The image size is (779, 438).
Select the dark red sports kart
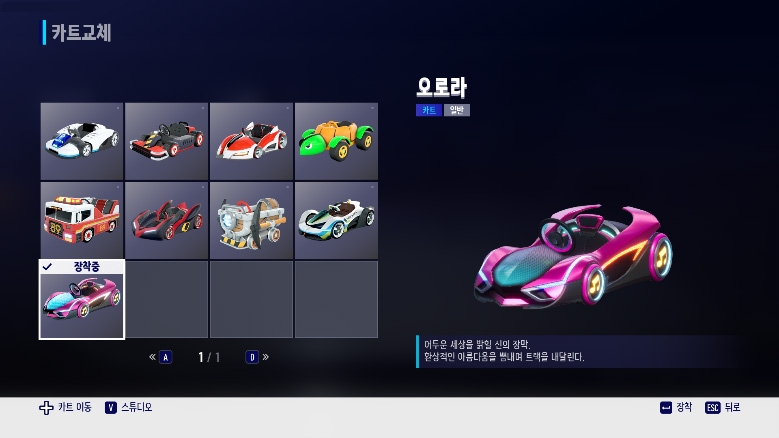click(167, 220)
